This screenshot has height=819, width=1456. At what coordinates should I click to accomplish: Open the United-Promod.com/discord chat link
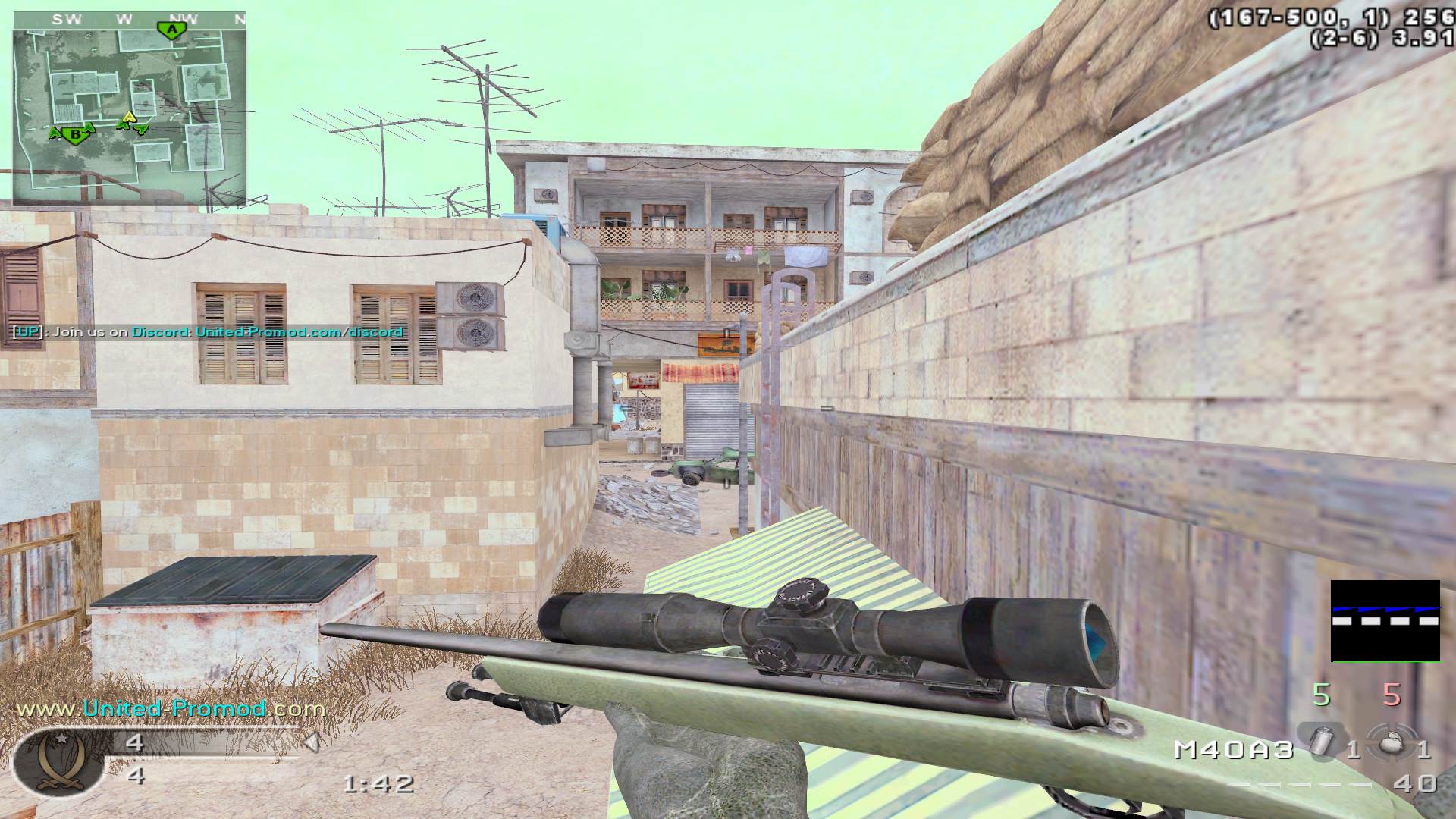pos(299,332)
